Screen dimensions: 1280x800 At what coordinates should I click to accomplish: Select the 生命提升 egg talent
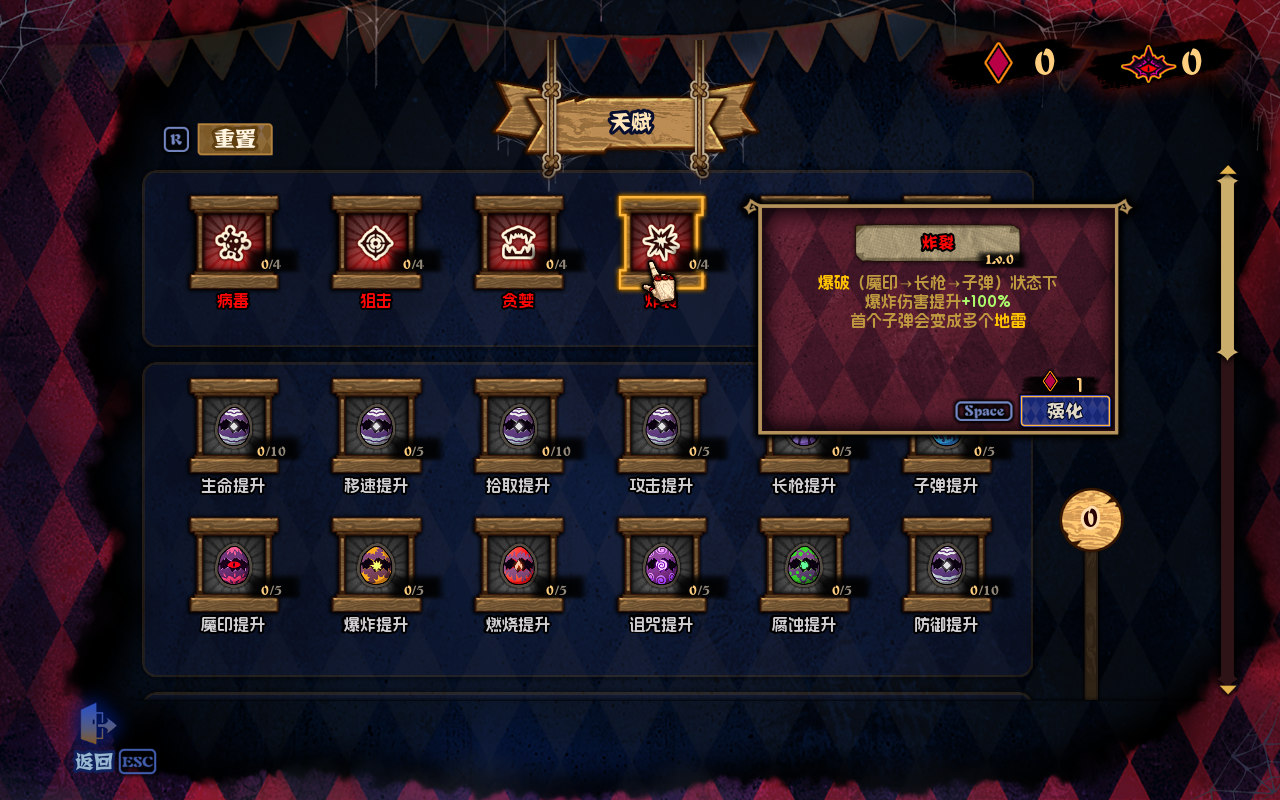point(233,427)
